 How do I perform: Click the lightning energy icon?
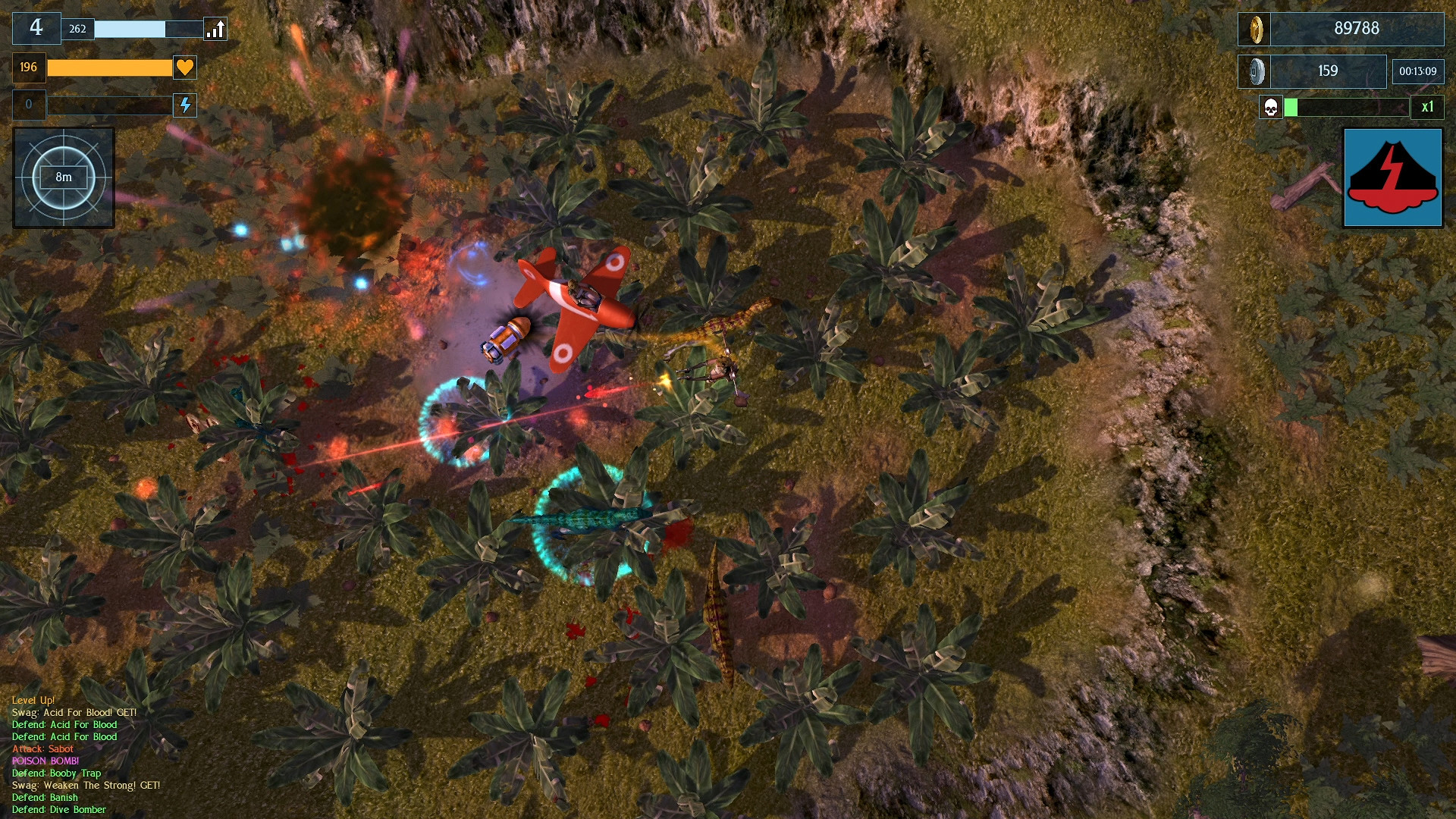[x=184, y=105]
